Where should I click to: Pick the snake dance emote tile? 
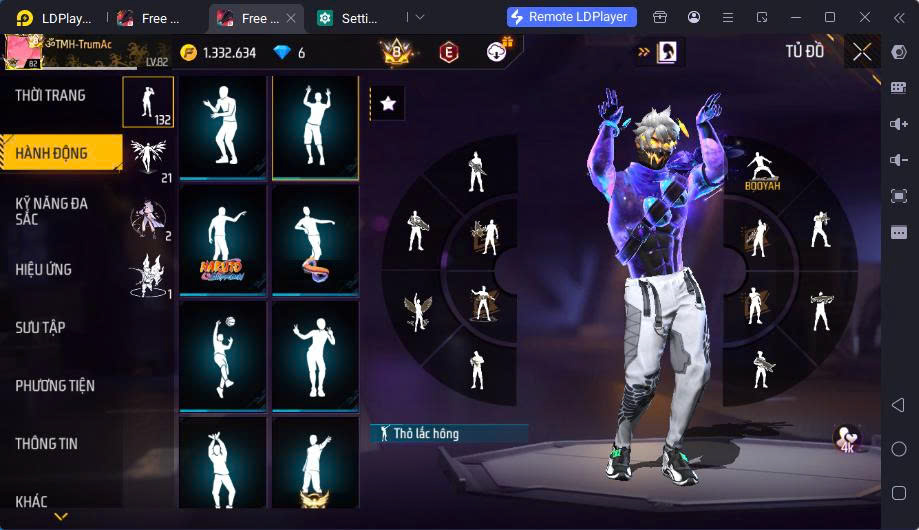[x=315, y=240]
